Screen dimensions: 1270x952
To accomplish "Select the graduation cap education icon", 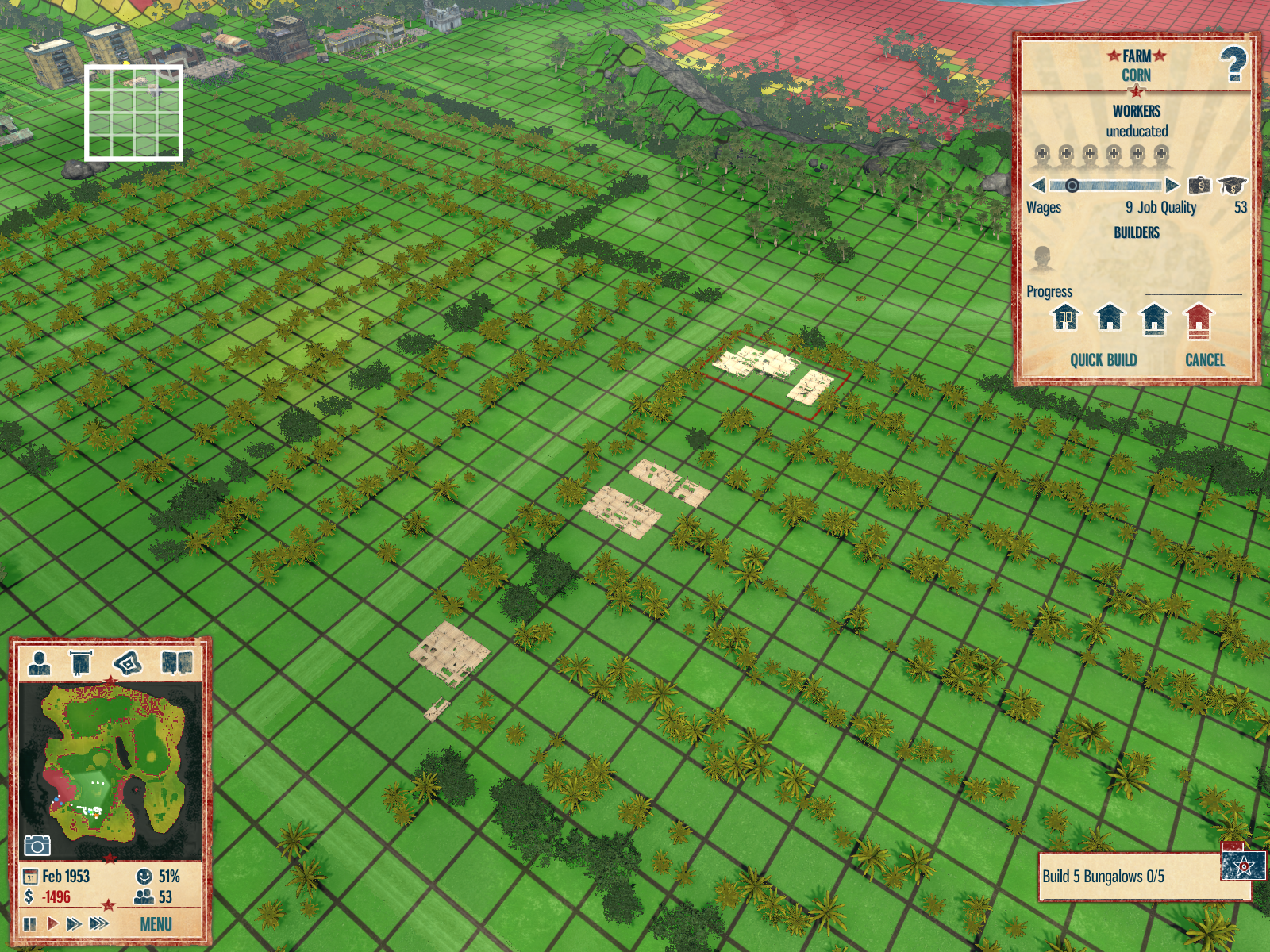I will coord(1232,186).
